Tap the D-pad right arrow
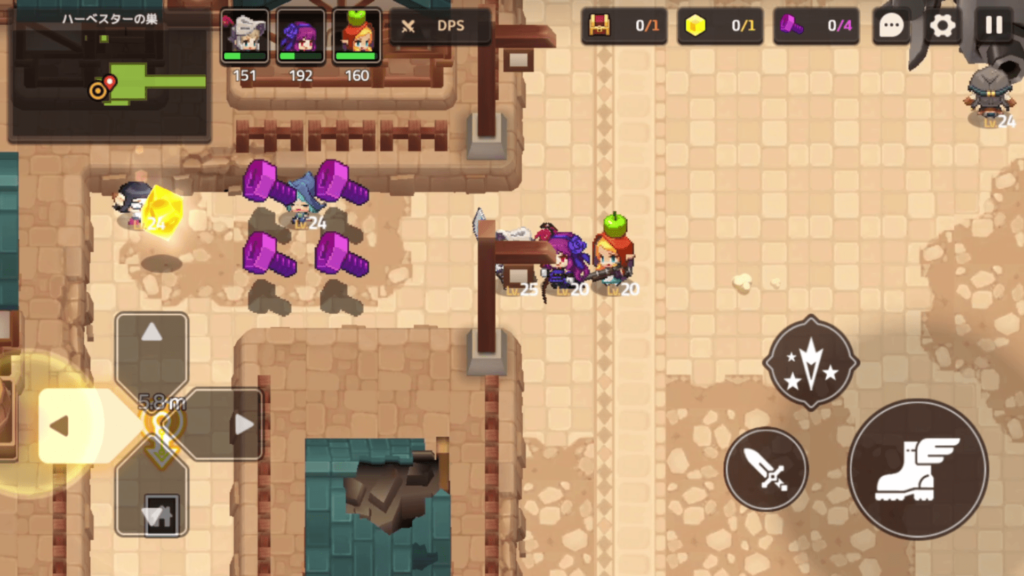 [x=242, y=425]
